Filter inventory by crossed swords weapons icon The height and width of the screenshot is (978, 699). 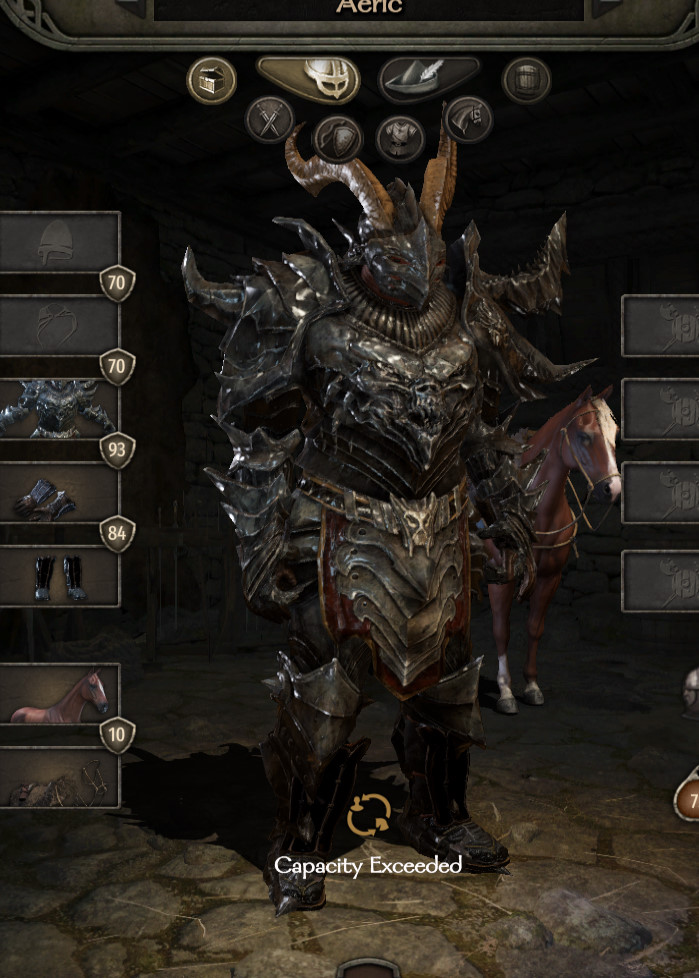click(270, 120)
